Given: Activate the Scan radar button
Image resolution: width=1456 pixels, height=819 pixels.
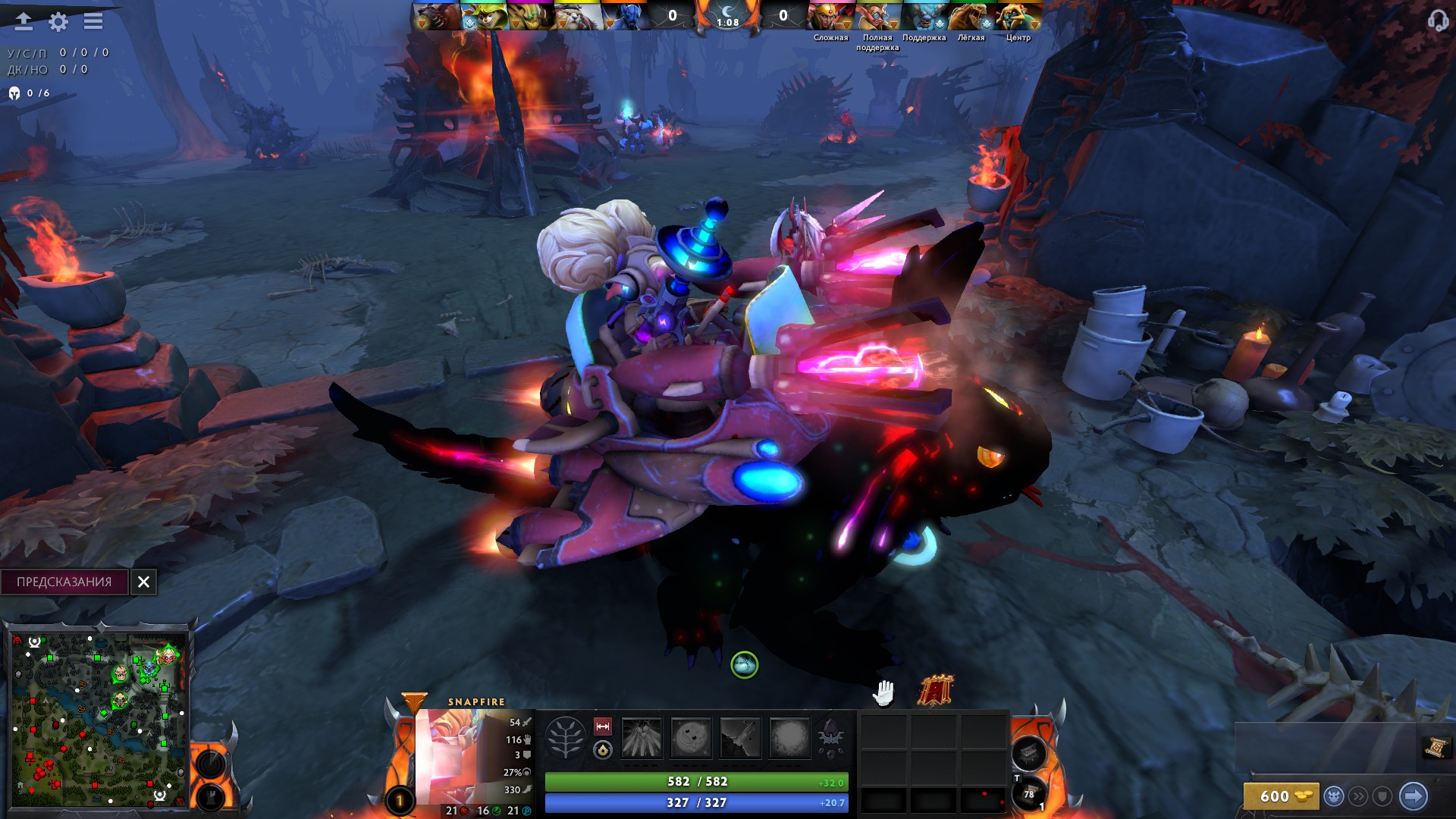Looking at the screenshot, I should tap(211, 763).
